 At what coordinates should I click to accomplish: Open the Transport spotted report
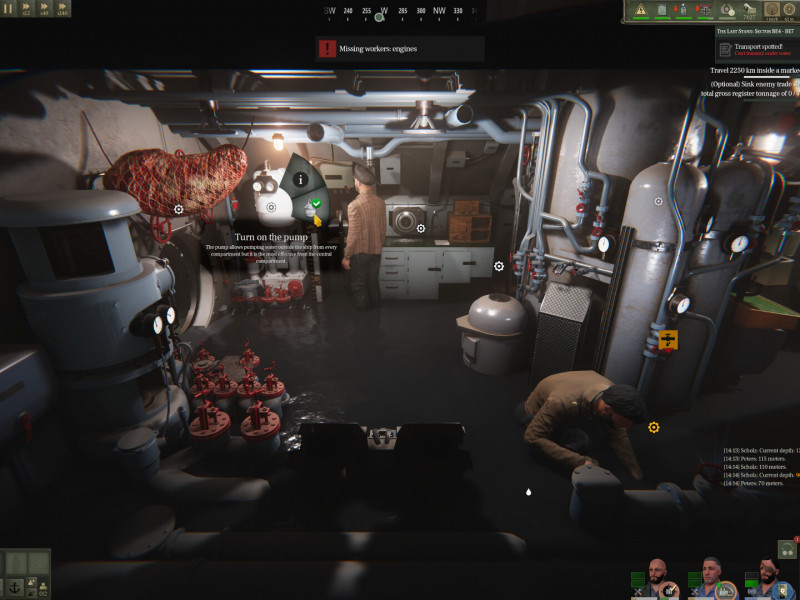[x=758, y=47]
